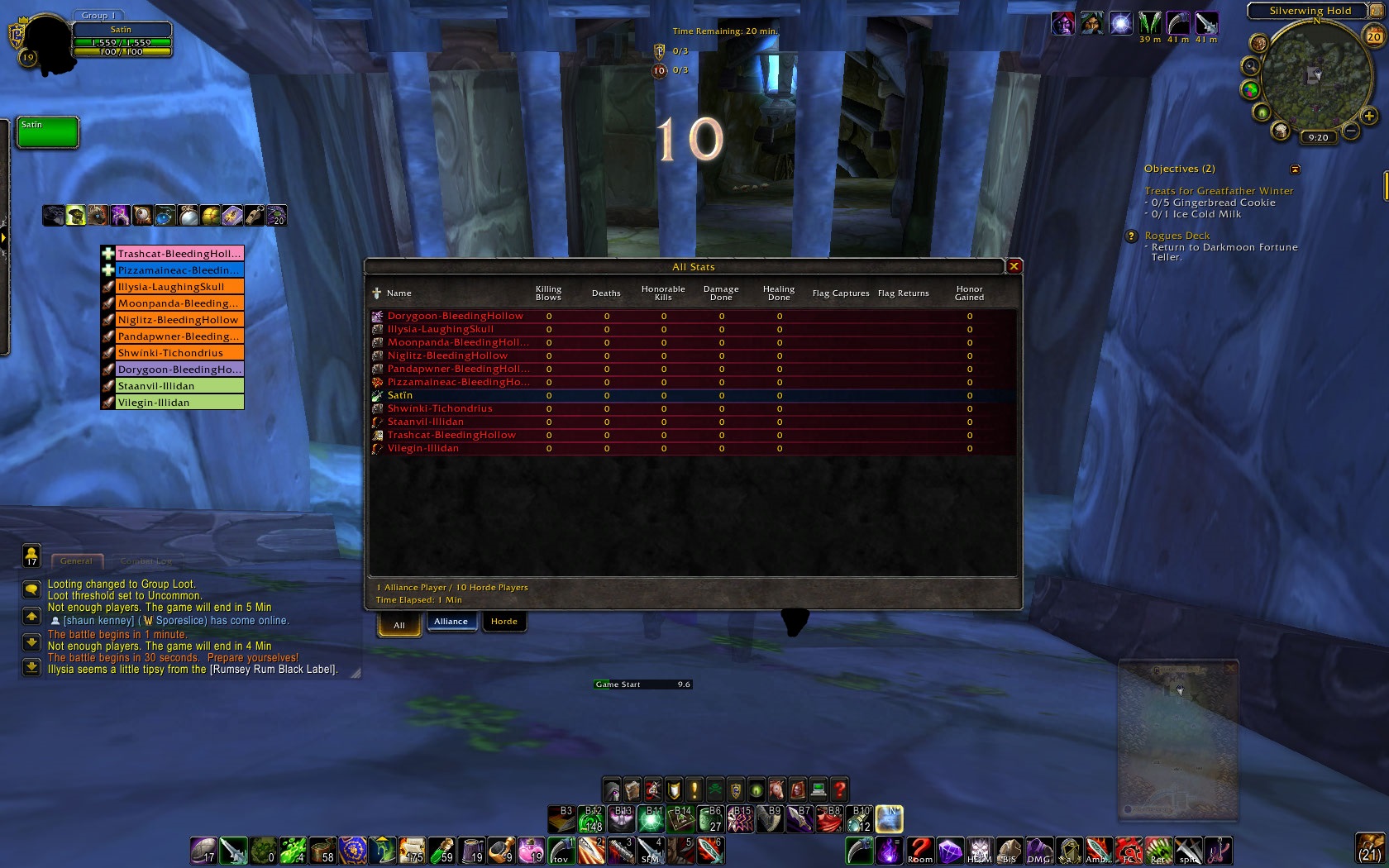Close the All Stats scoreboard window
The width and height of the screenshot is (1389, 868).
coord(1014,266)
